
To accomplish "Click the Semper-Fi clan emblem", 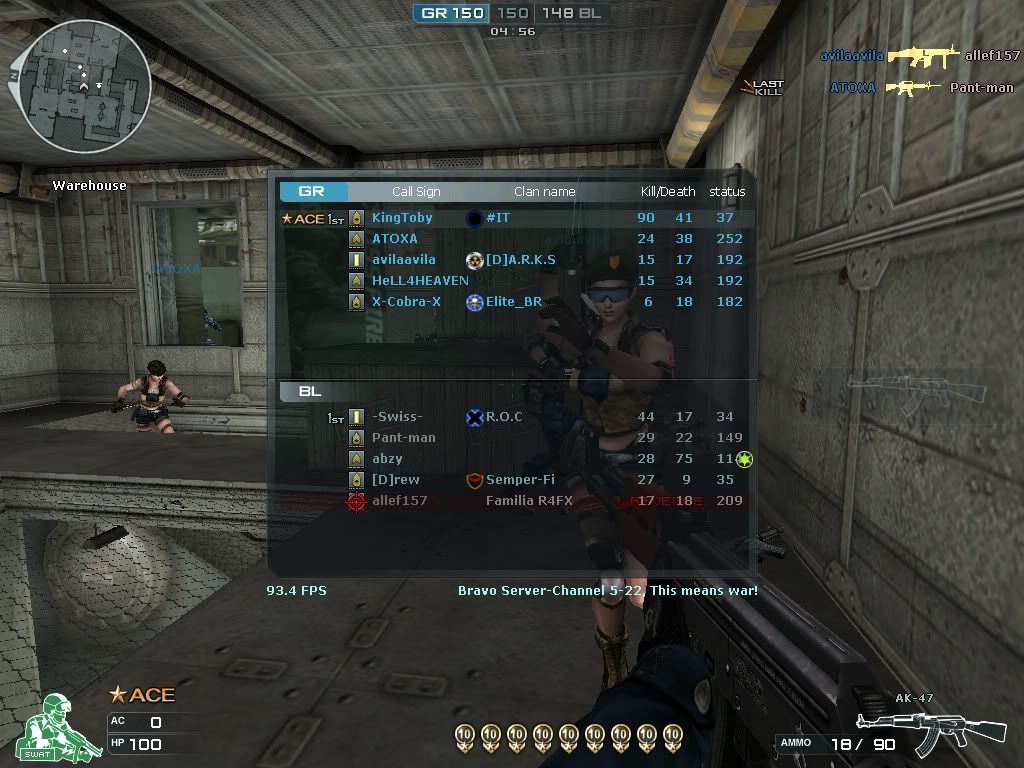I will pyautogui.click(x=475, y=480).
